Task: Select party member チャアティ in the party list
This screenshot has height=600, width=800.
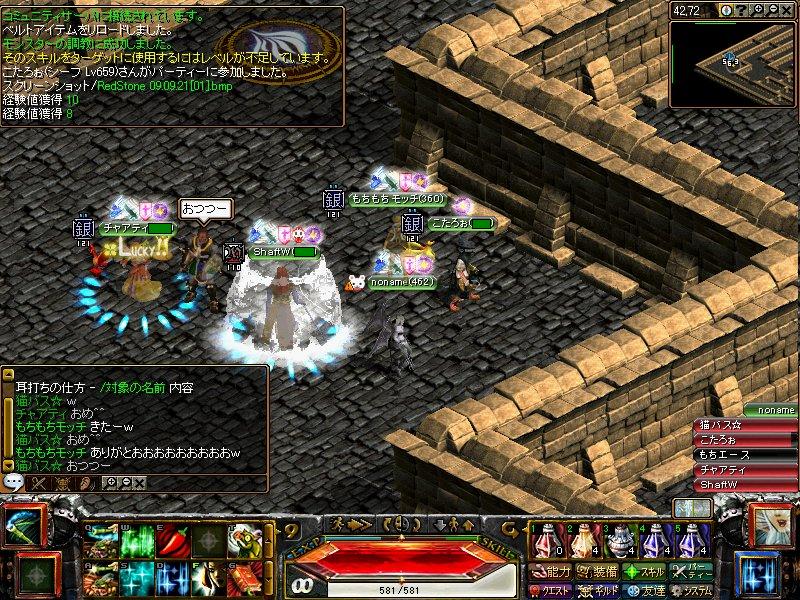Action: [744, 469]
